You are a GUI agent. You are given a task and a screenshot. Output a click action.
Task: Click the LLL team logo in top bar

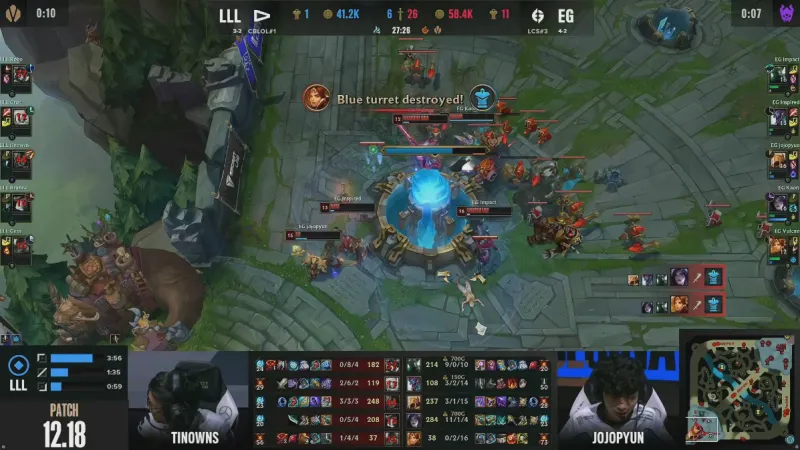coord(262,16)
